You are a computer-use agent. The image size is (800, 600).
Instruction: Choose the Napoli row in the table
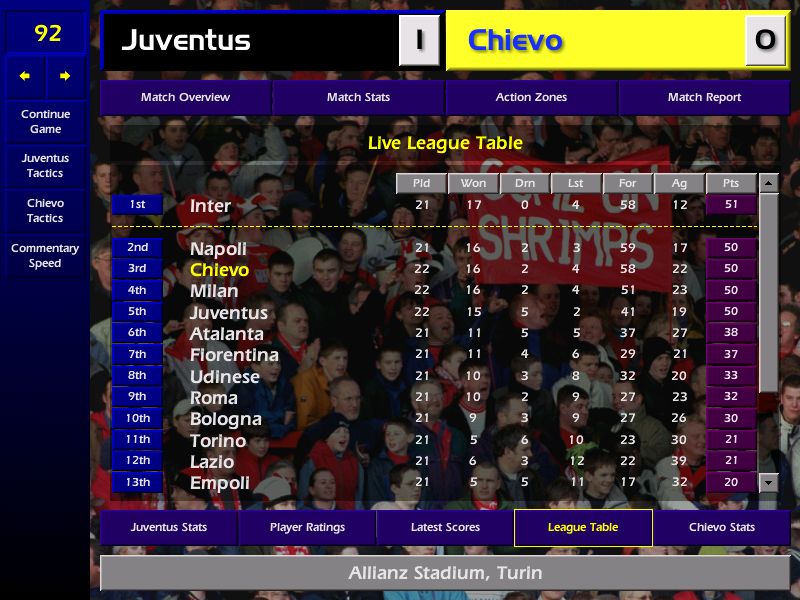pos(218,248)
